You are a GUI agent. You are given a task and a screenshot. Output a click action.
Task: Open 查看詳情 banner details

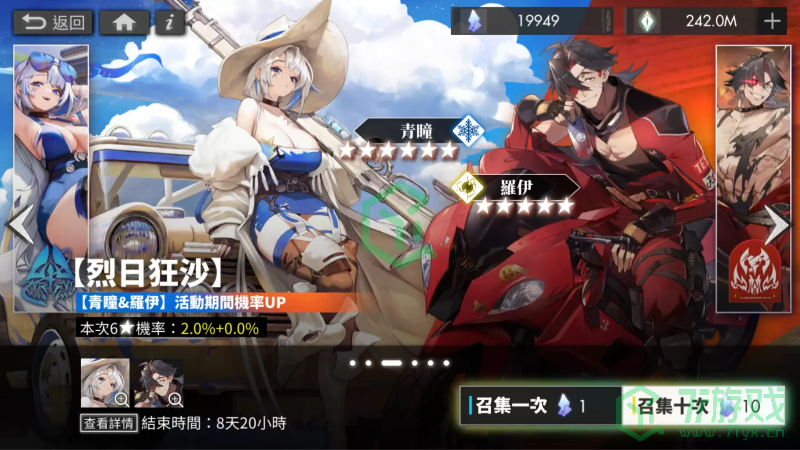(x=108, y=423)
